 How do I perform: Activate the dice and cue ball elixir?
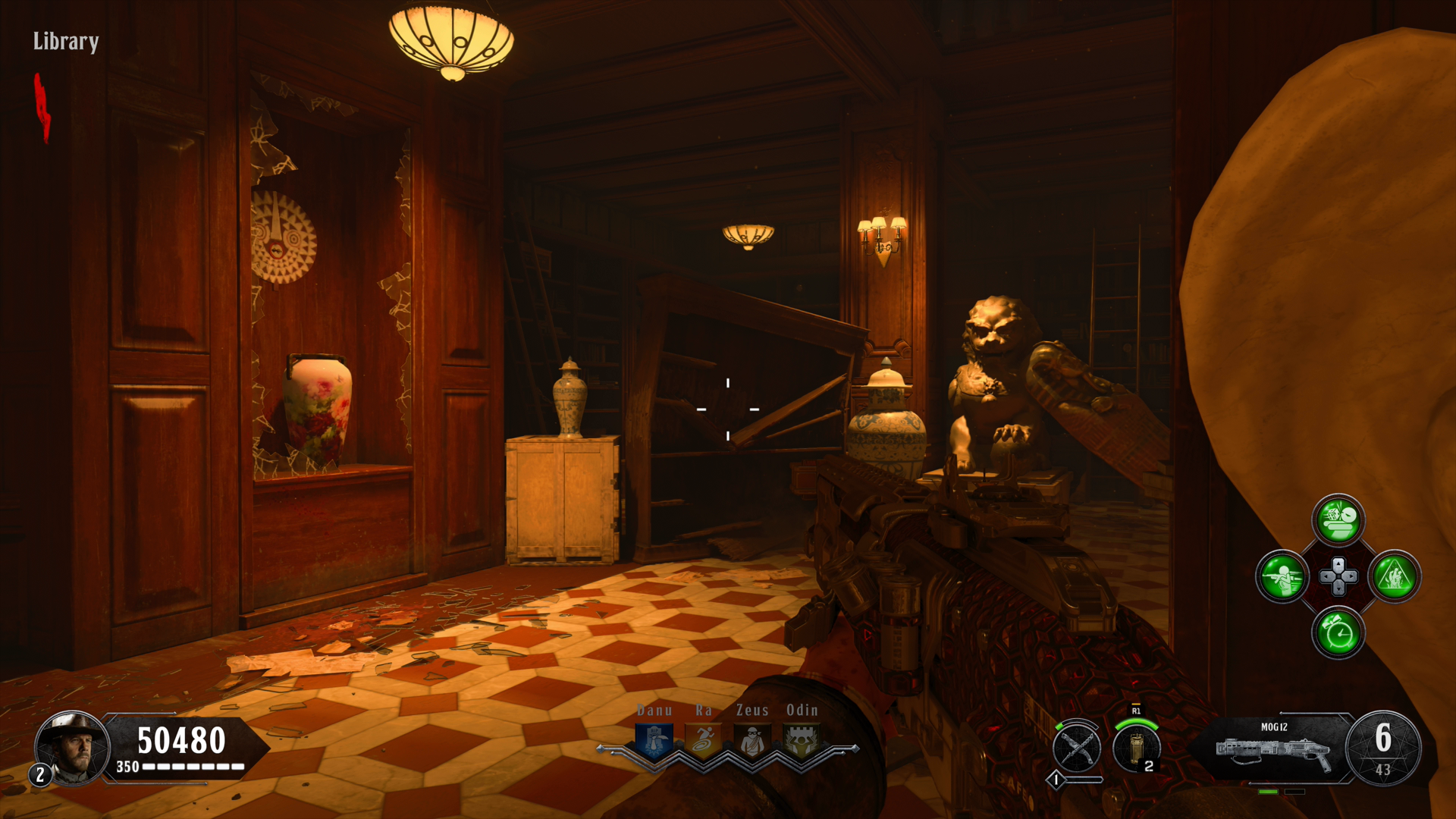pos(1338,520)
